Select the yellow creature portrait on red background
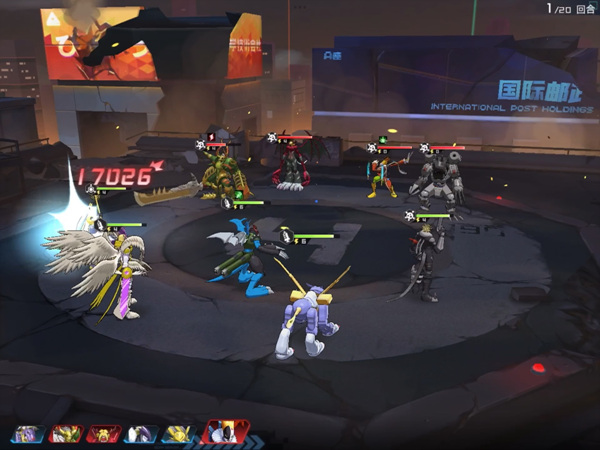This screenshot has width=600, height=450. coord(103,434)
